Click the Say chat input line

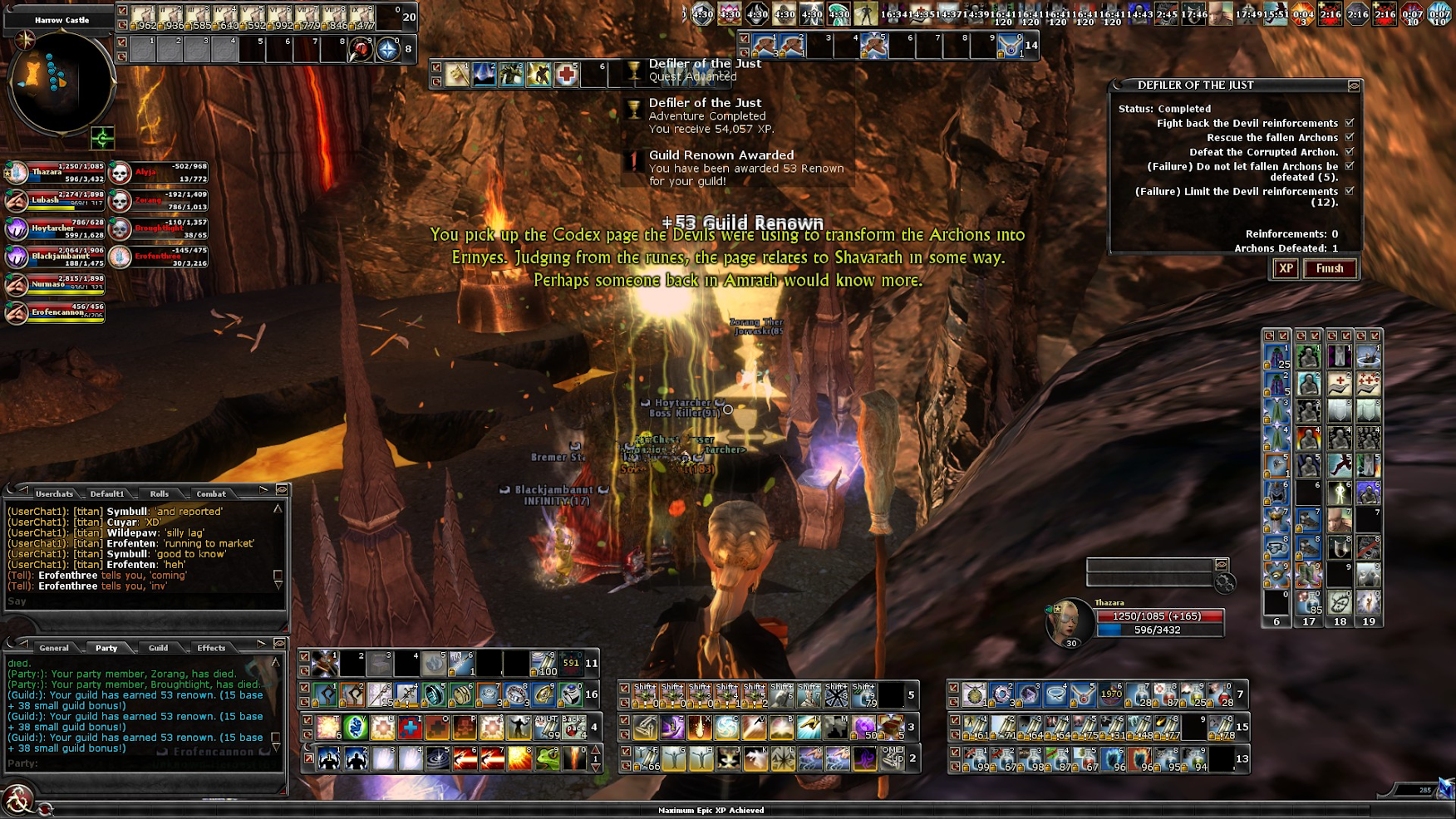pyautogui.click(x=141, y=601)
